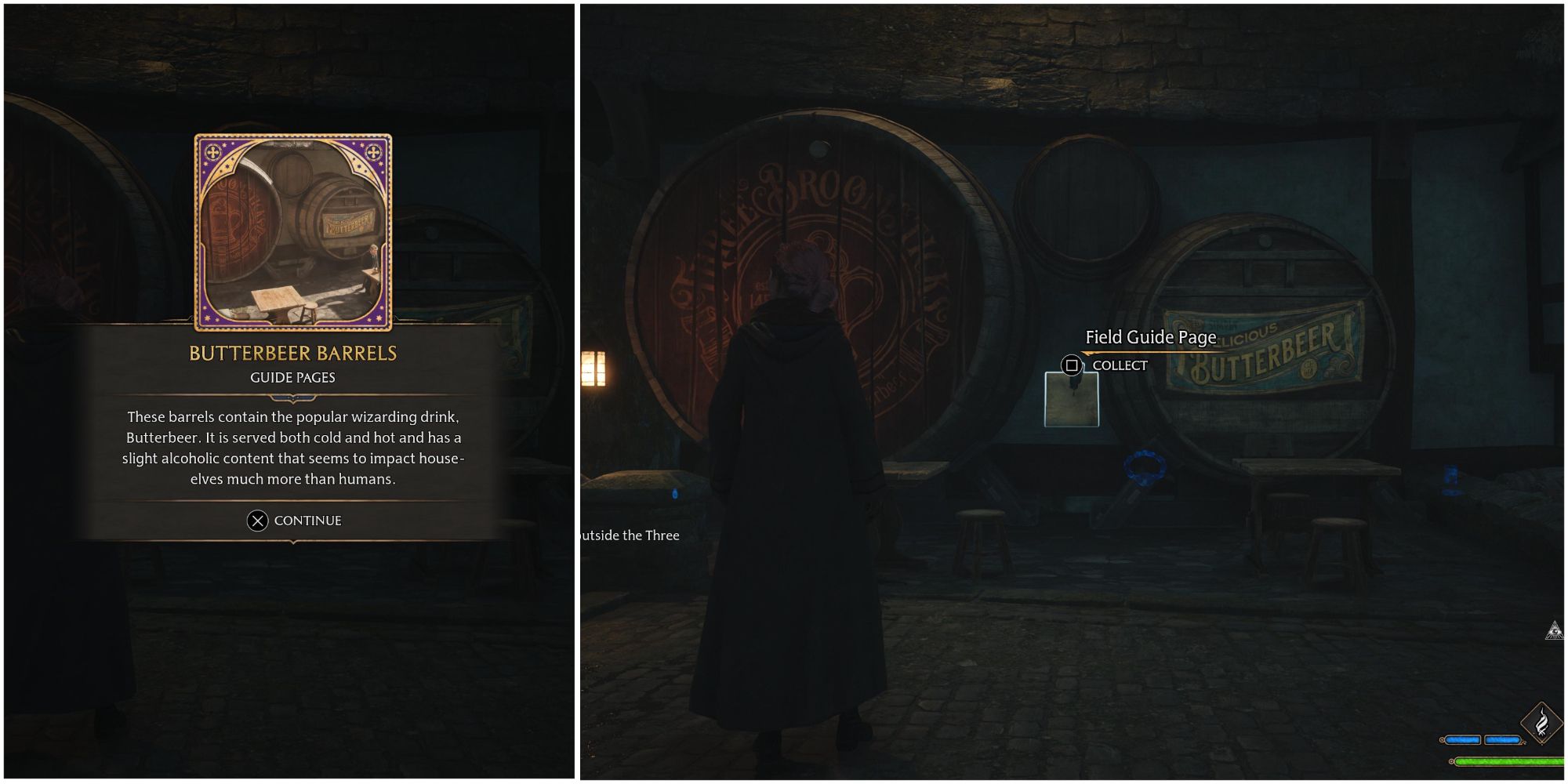Select the GUIDE PAGES heading
The image size is (1568, 784).
292,377
